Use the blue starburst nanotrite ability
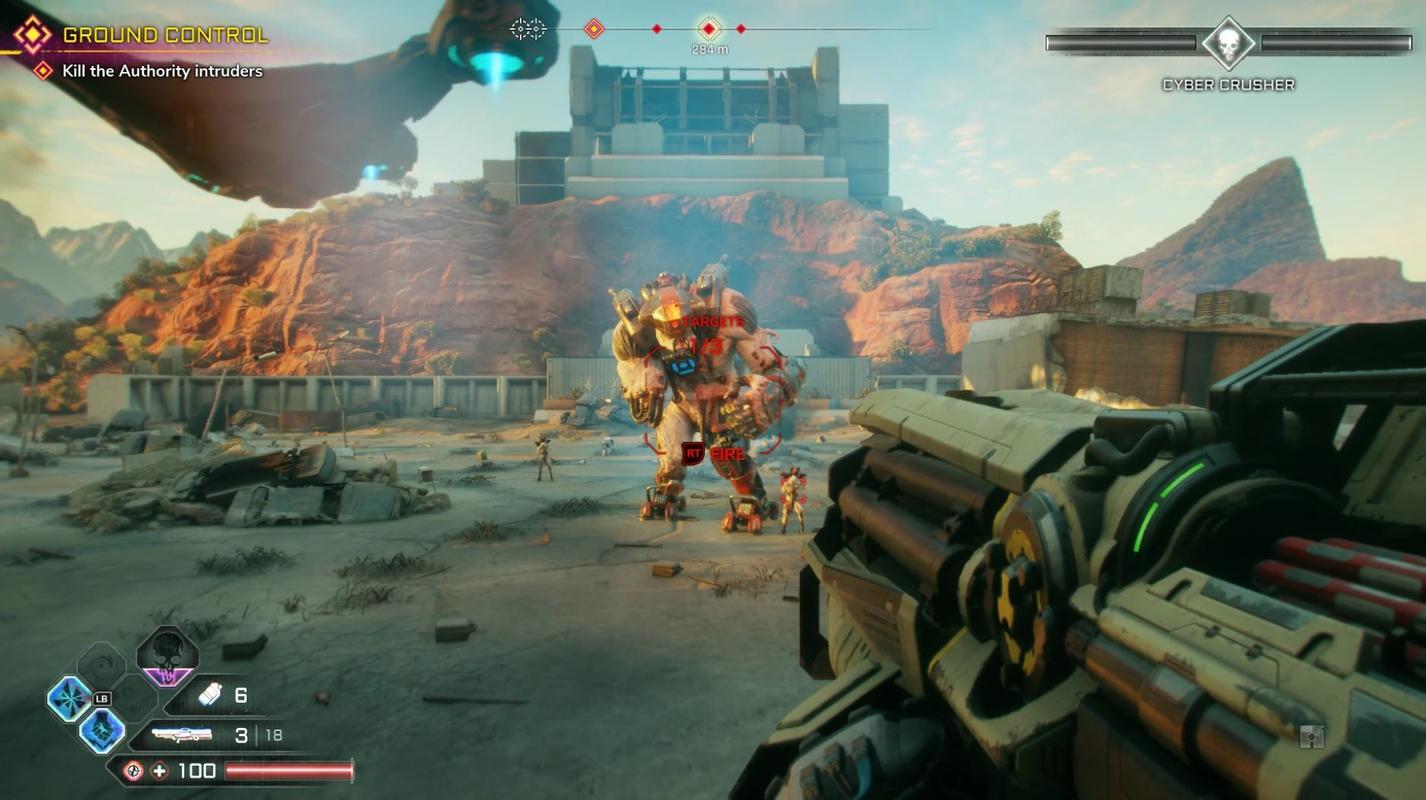 70,698
